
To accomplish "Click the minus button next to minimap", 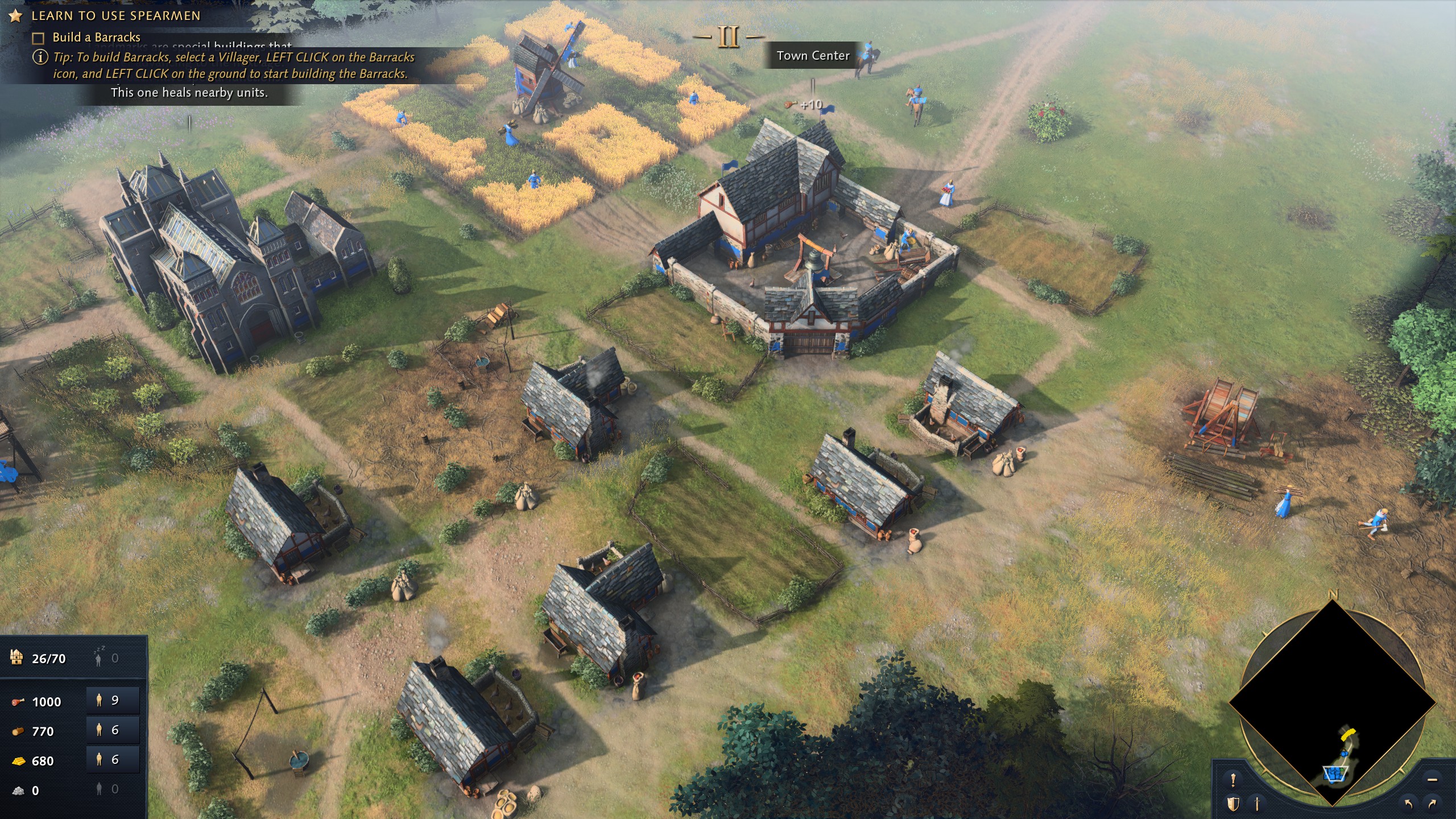I will click(1432, 780).
